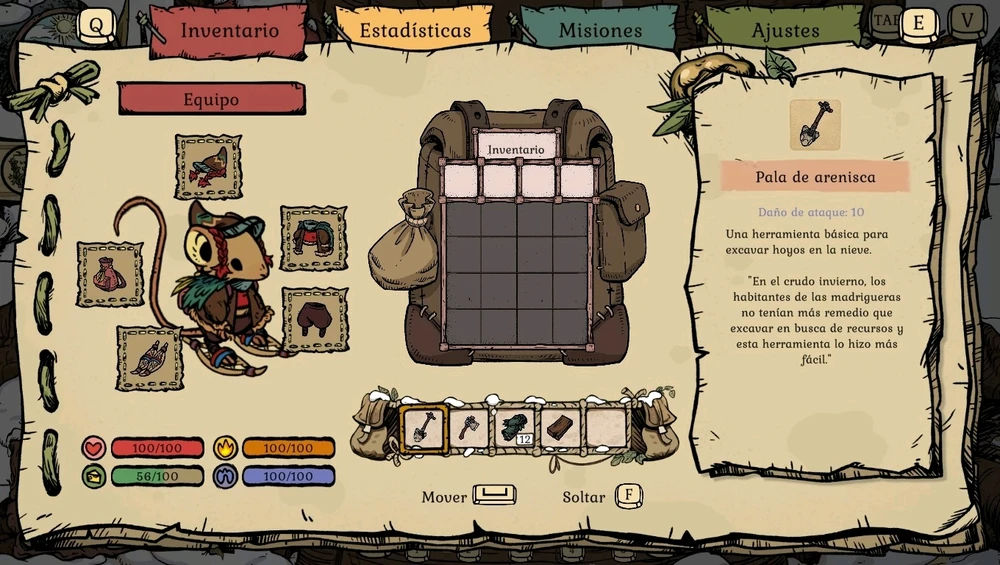The width and height of the screenshot is (1000, 565).
Task: Click the Pala de arenisca detail icon
Action: point(814,125)
